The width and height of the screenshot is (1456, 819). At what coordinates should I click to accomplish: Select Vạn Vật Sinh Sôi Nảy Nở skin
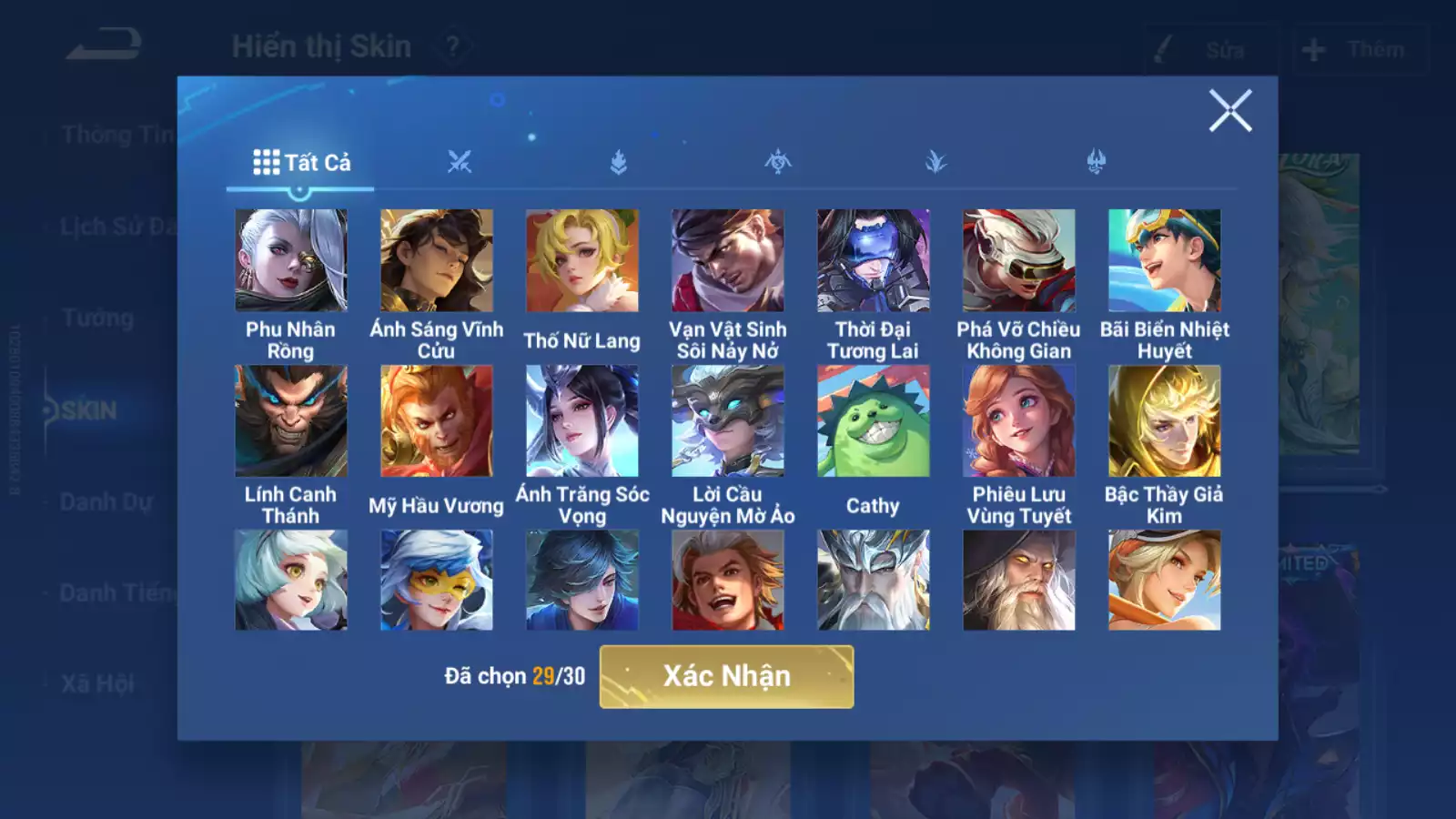click(x=727, y=261)
